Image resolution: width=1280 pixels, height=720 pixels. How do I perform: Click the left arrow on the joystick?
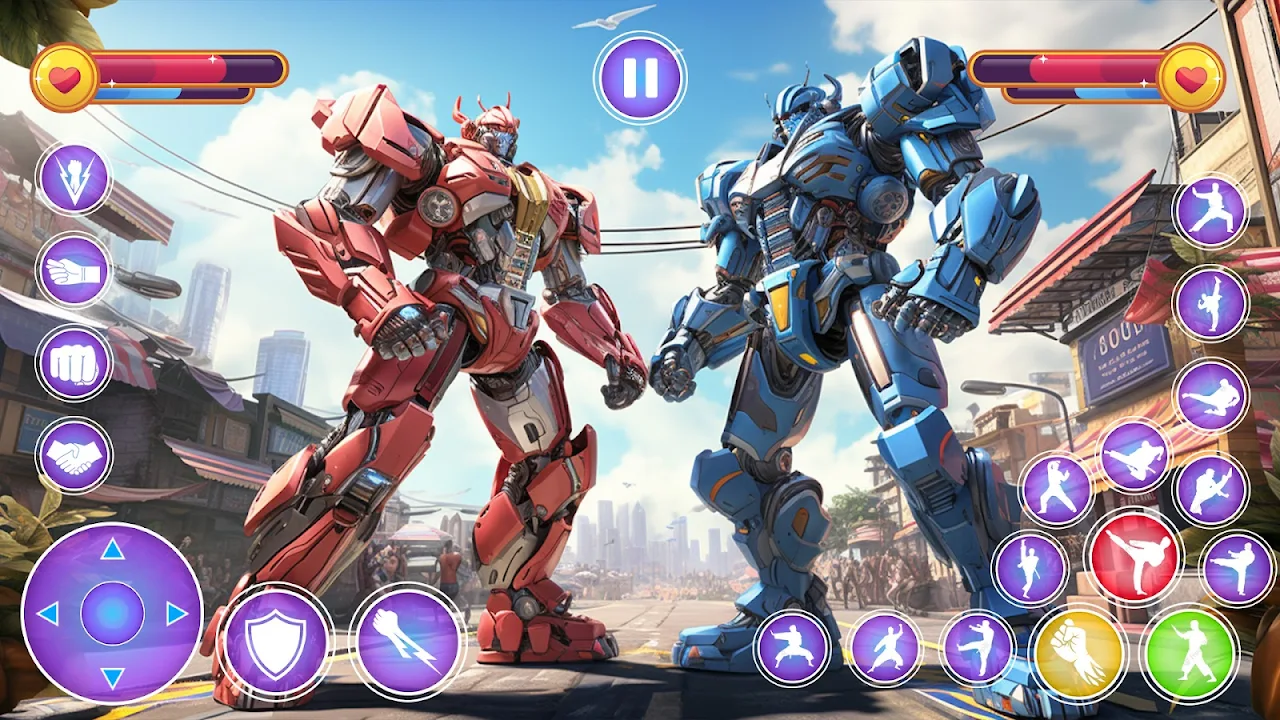point(47,613)
